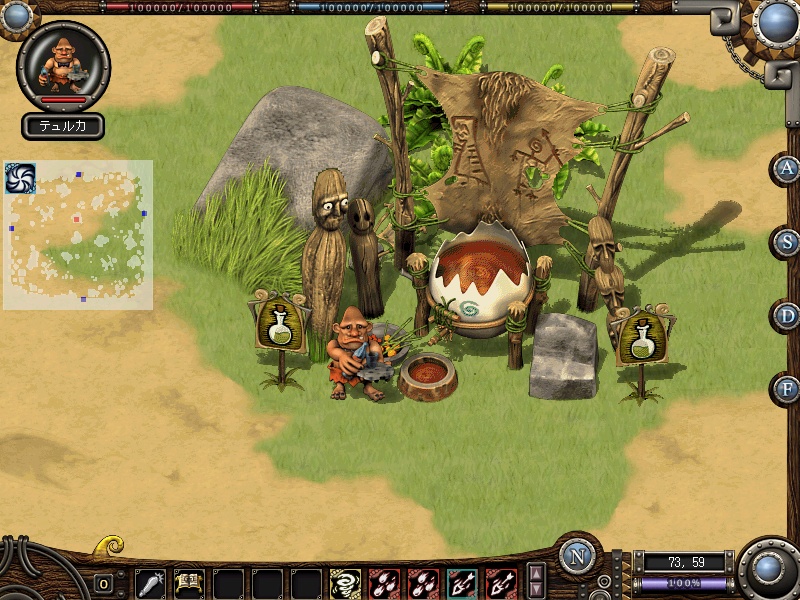Open the round F side button

point(786,389)
